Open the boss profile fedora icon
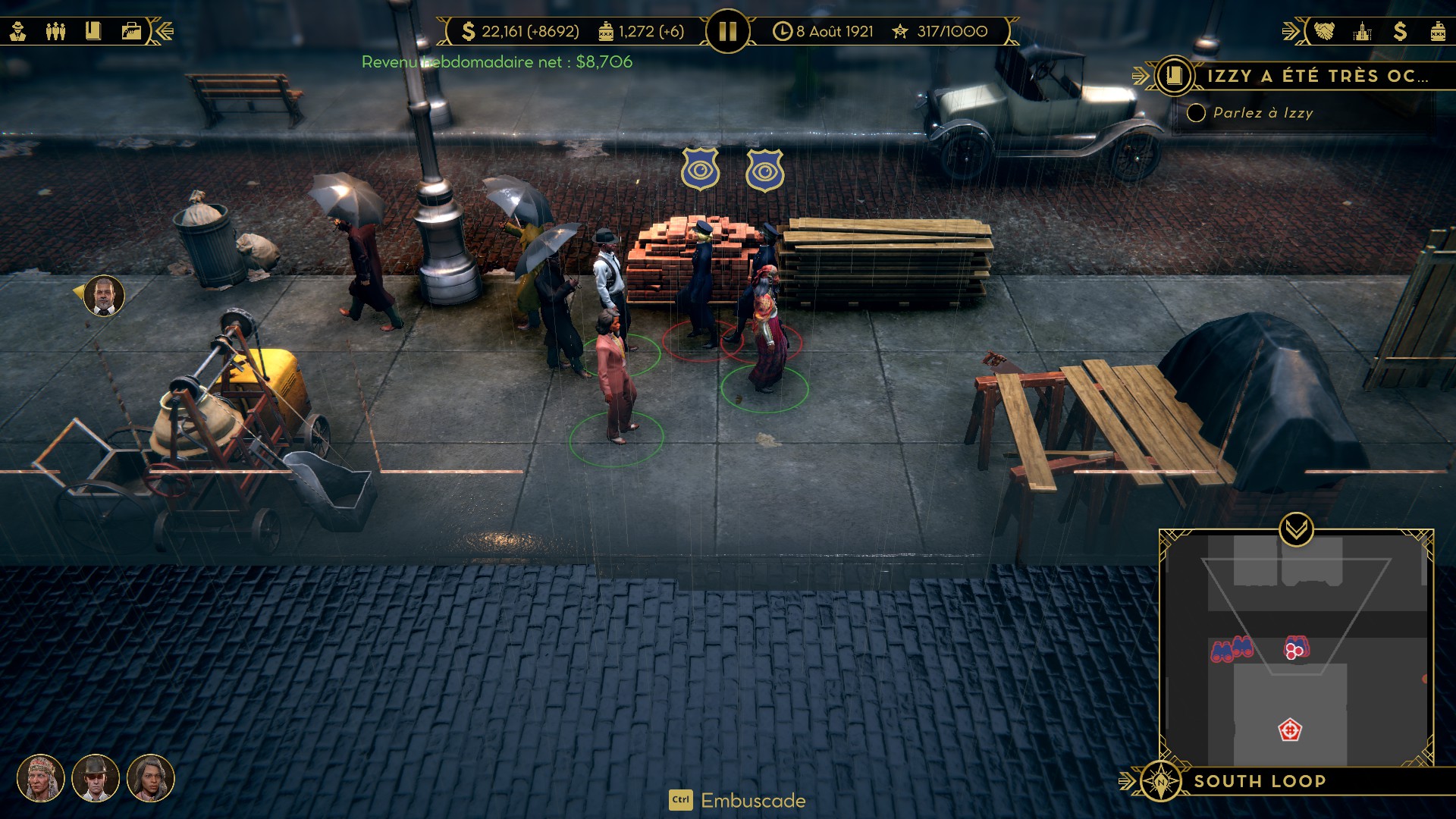The height and width of the screenshot is (819, 1456). [x=18, y=31]
